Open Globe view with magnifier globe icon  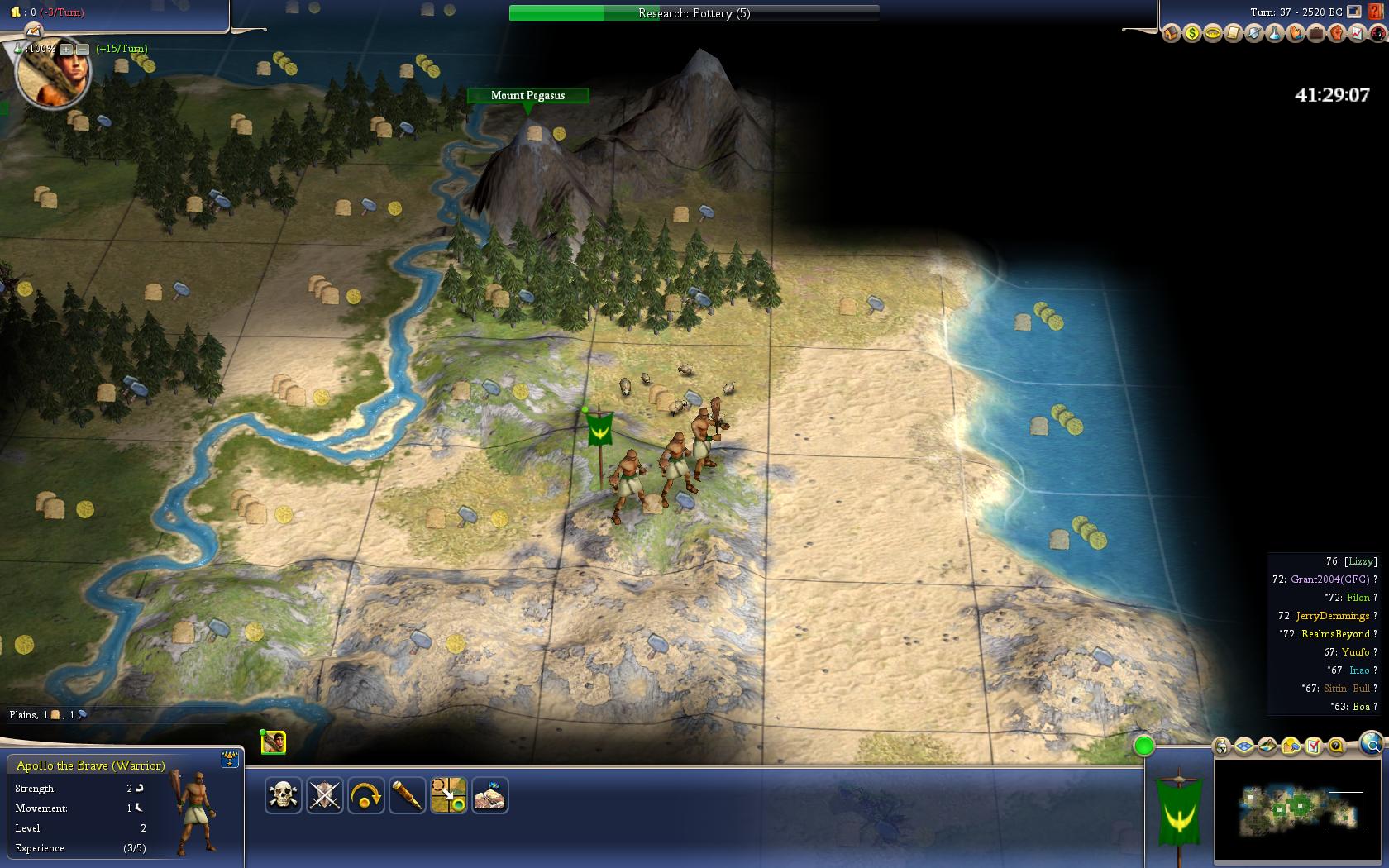click(1370, 743)
